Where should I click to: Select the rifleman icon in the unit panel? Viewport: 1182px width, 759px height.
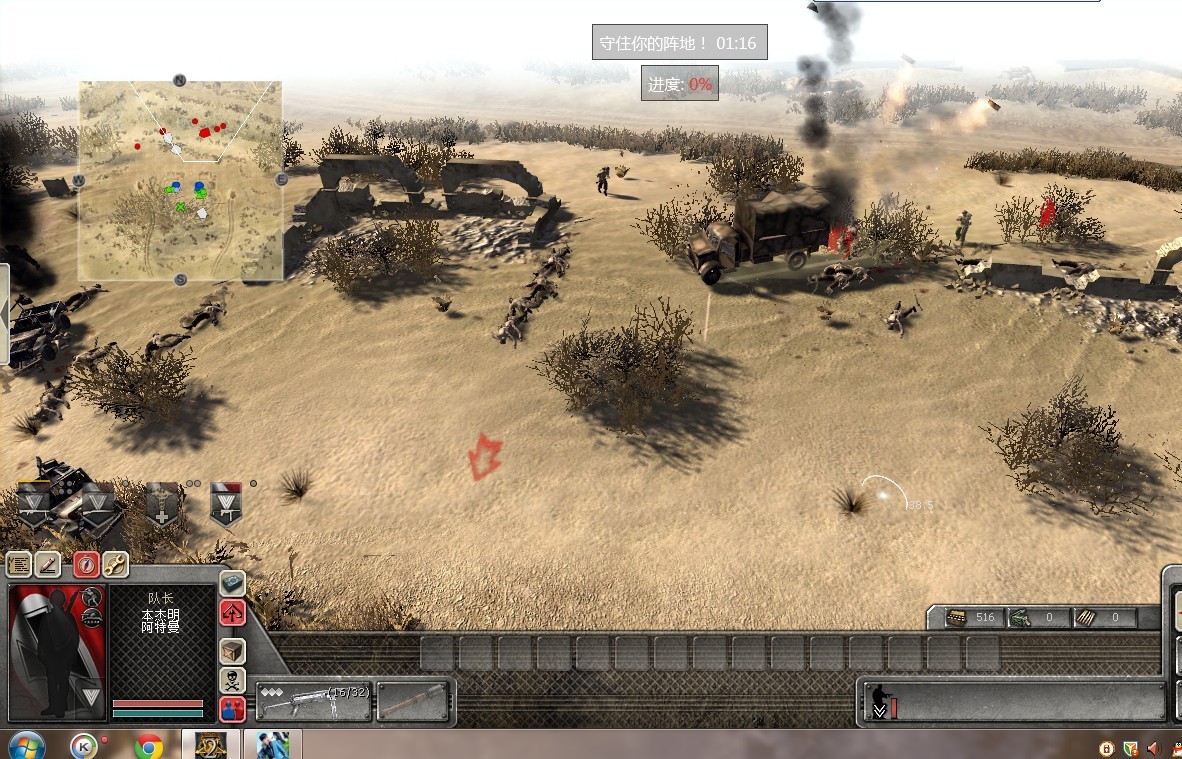pos(880,700)
